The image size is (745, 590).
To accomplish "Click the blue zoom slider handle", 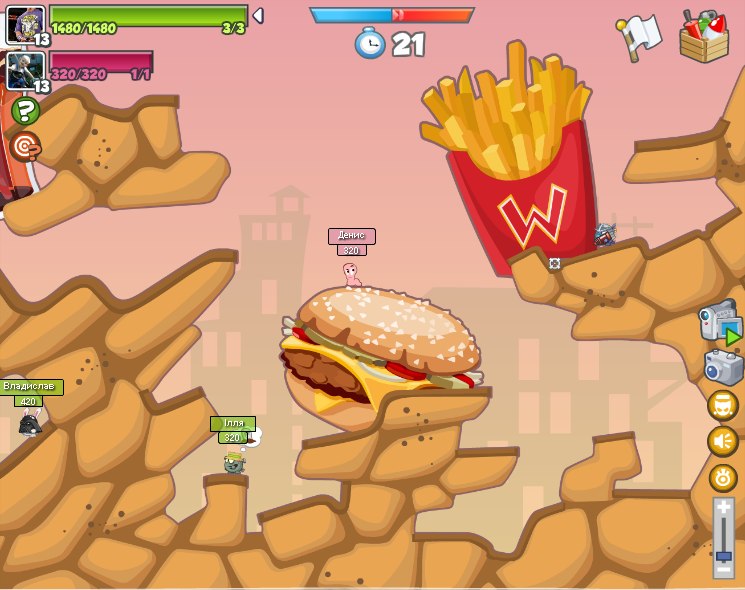I will pos(723,555).
